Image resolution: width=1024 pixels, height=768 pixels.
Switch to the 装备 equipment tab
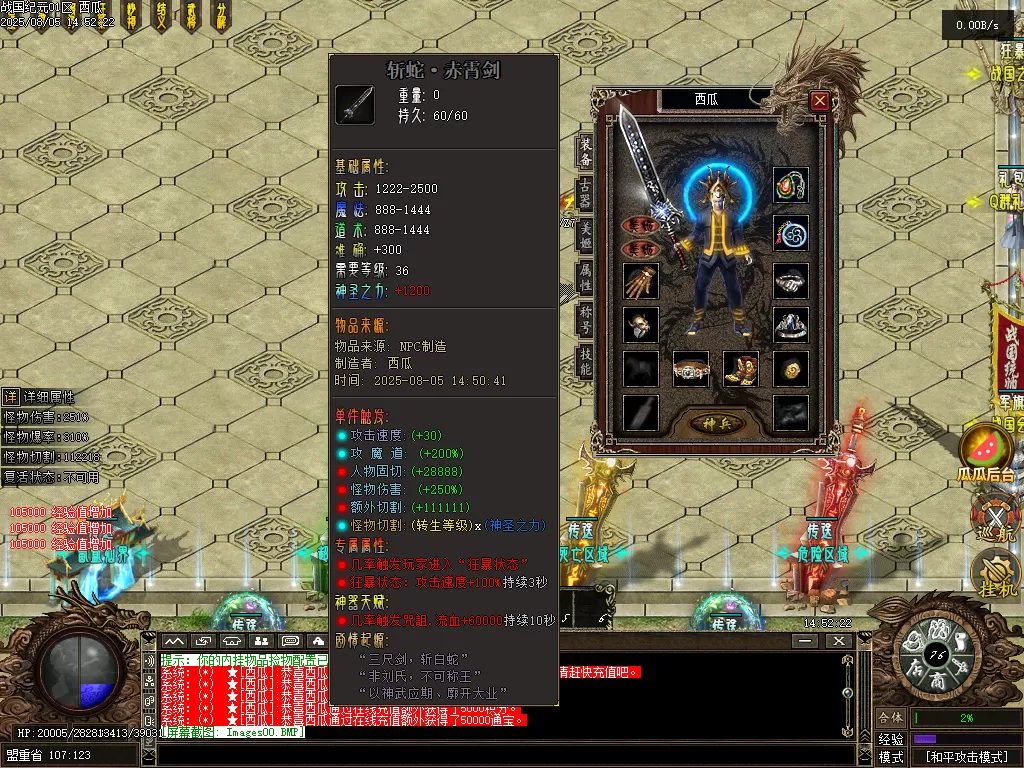coord(585,152)
